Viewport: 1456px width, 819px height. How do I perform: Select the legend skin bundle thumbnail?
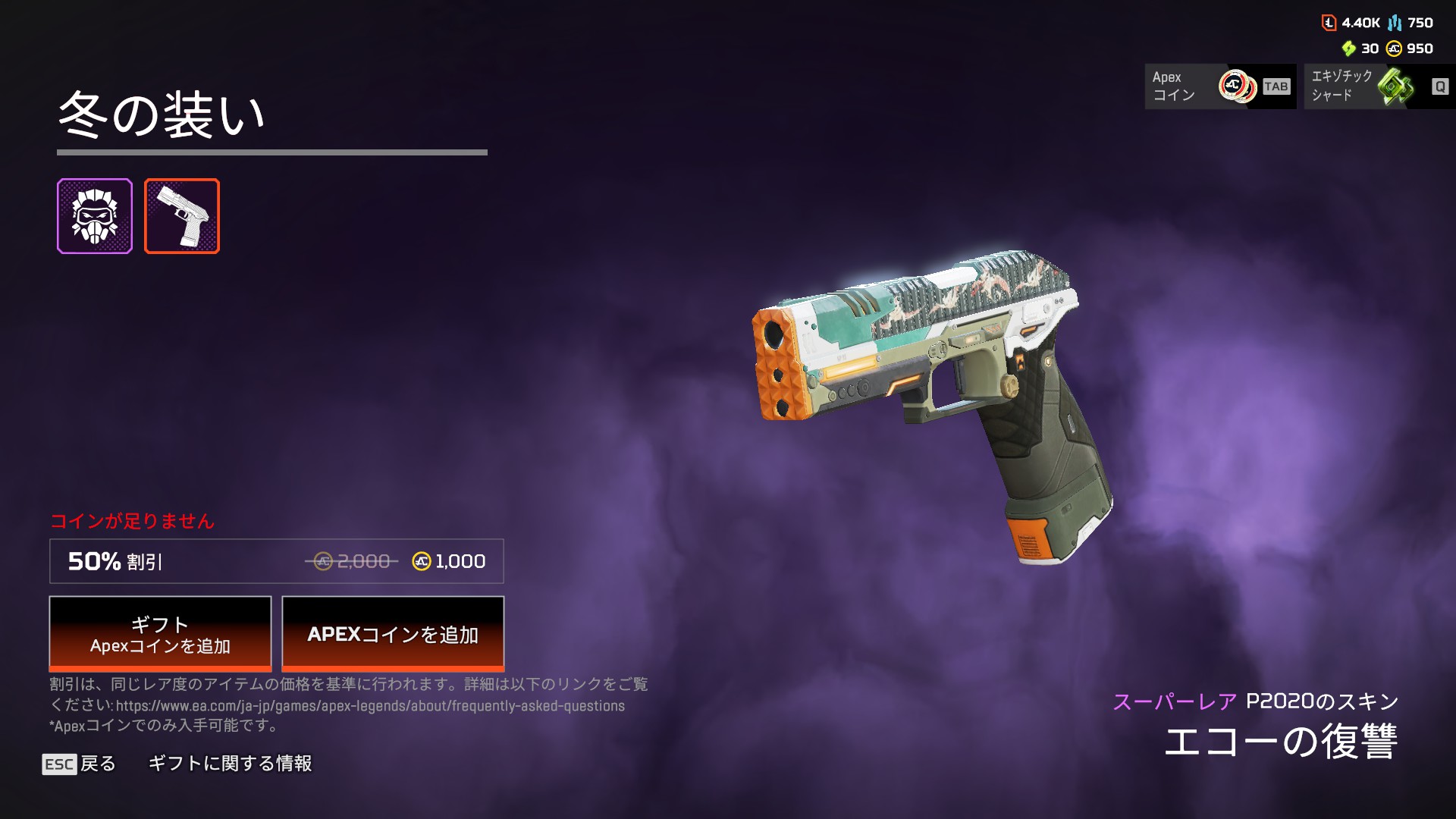point(95,216)
